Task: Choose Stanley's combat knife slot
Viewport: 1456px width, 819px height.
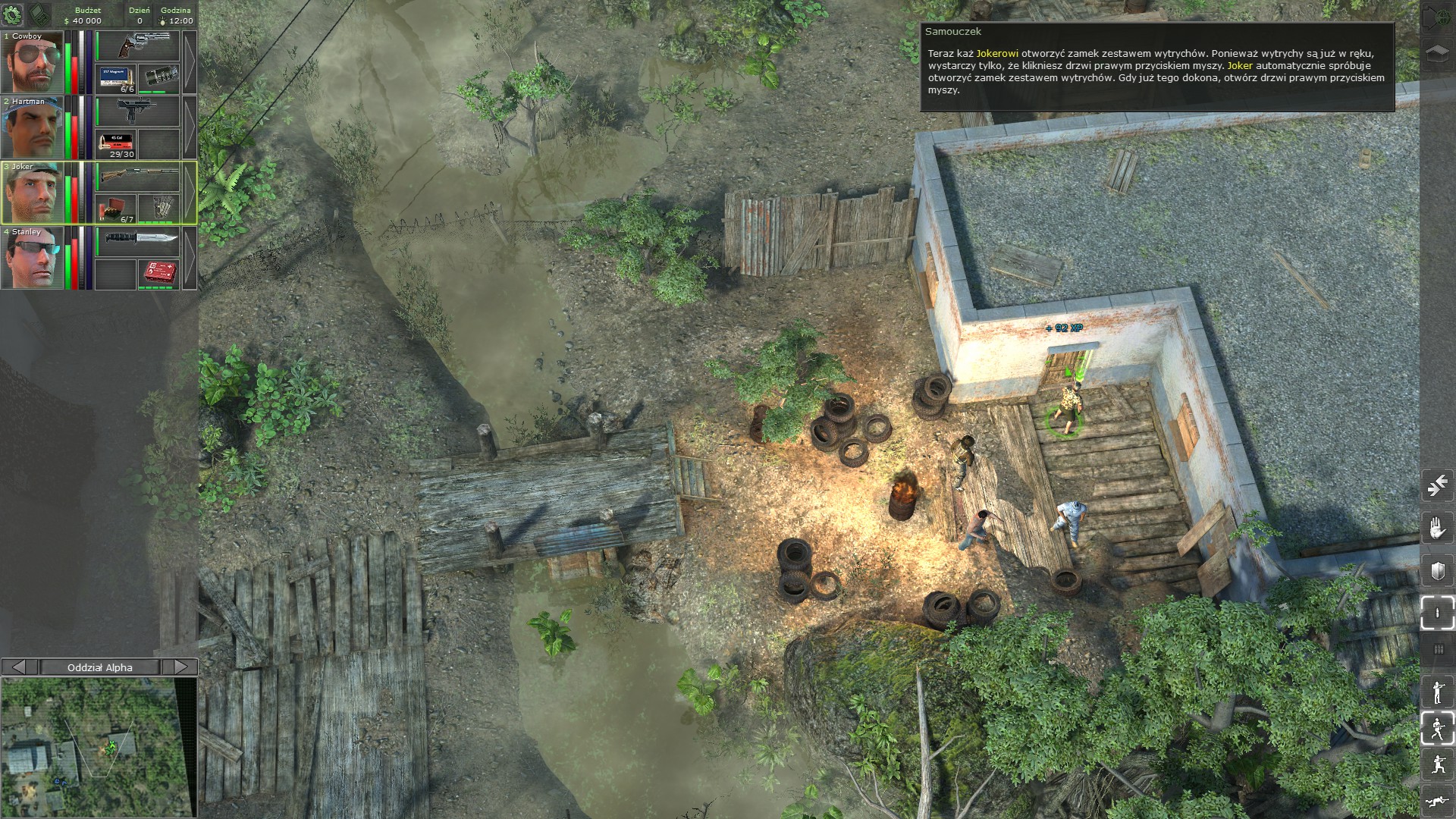Action: (x=137, y=242)
